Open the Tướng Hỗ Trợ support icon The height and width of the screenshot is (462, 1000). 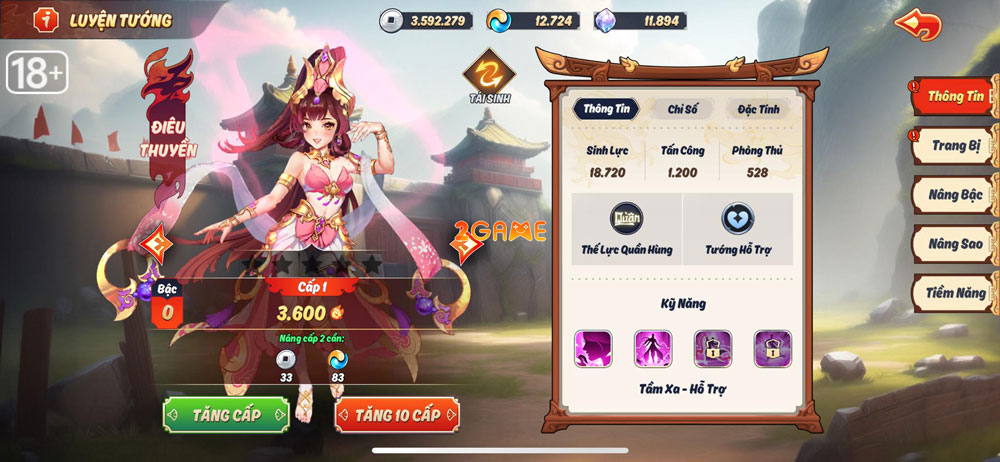click(x=738, y=229)
